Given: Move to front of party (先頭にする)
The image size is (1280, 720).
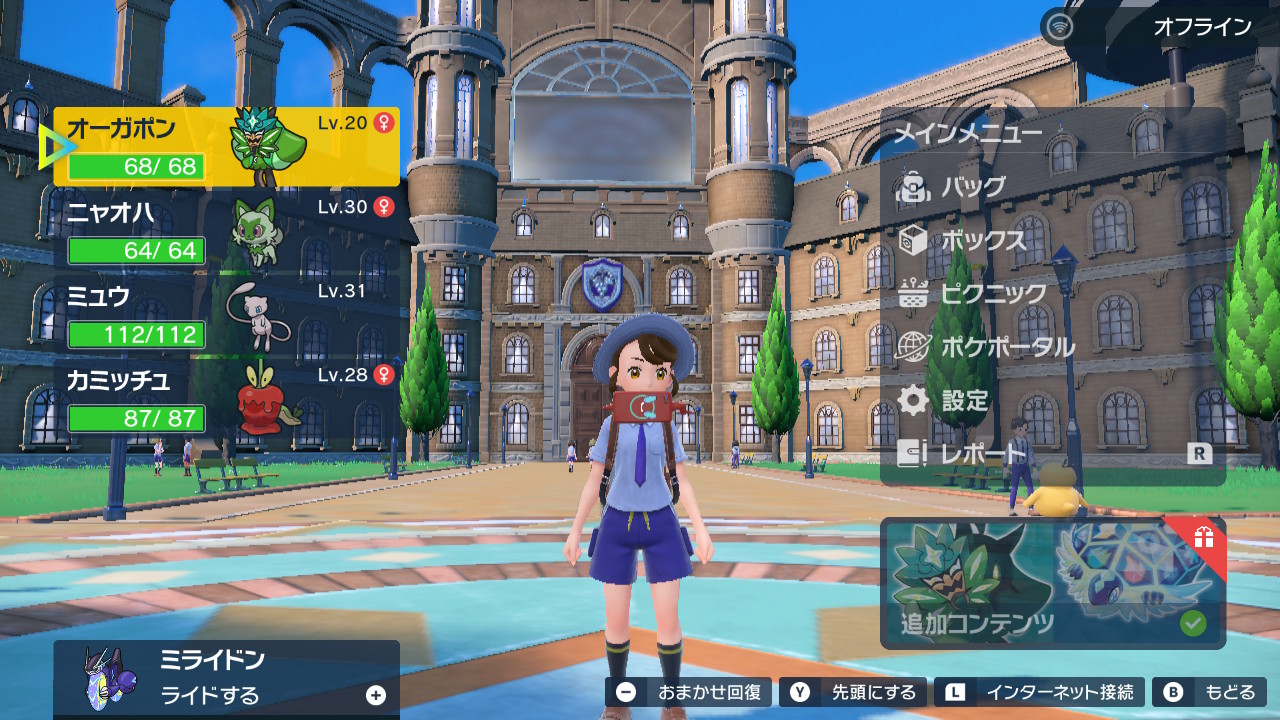Looking at the screenshot, I should pyautogui.click(x=854, y=692).
